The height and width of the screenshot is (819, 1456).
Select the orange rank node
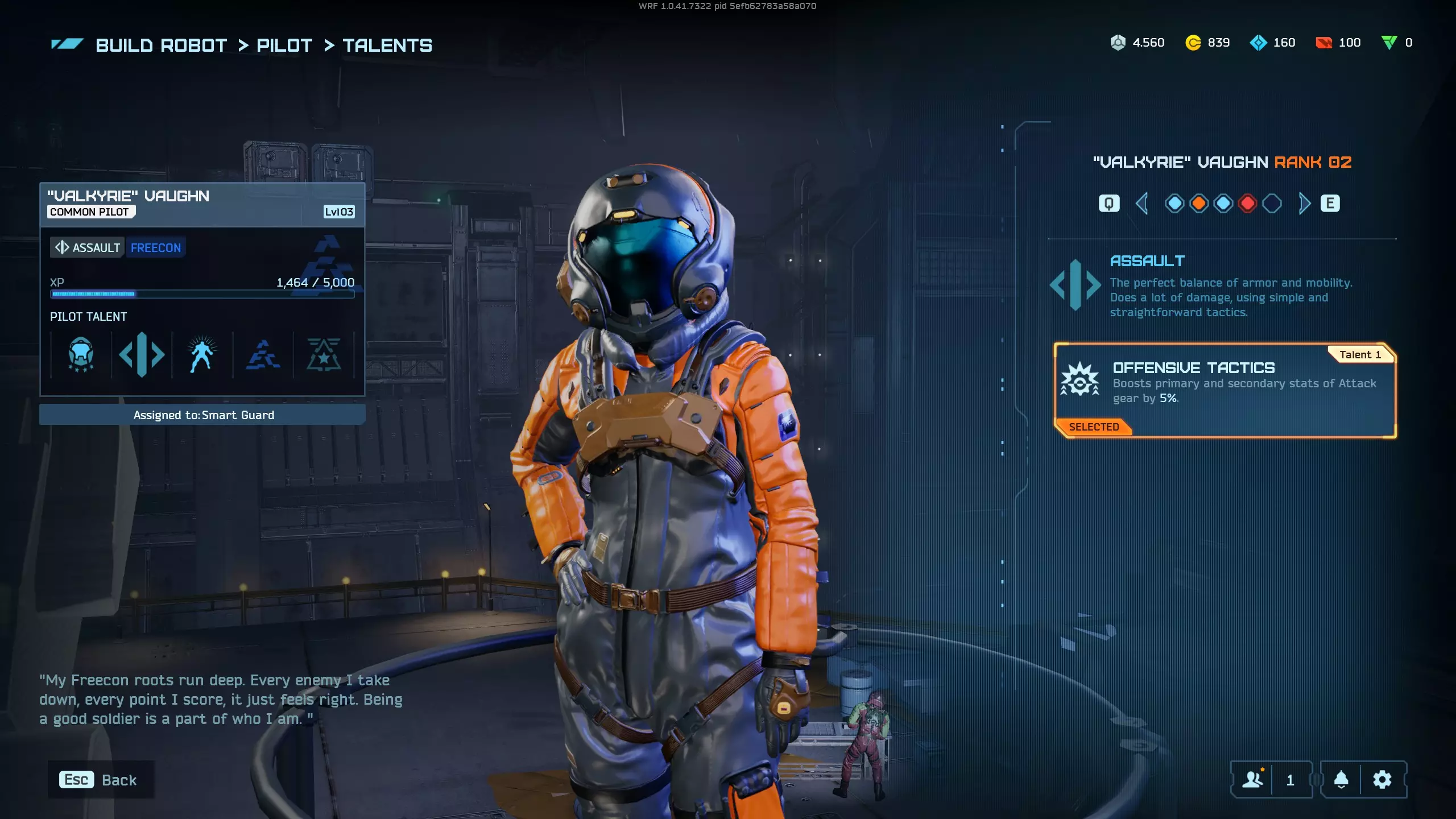[x=1199, y=204]
